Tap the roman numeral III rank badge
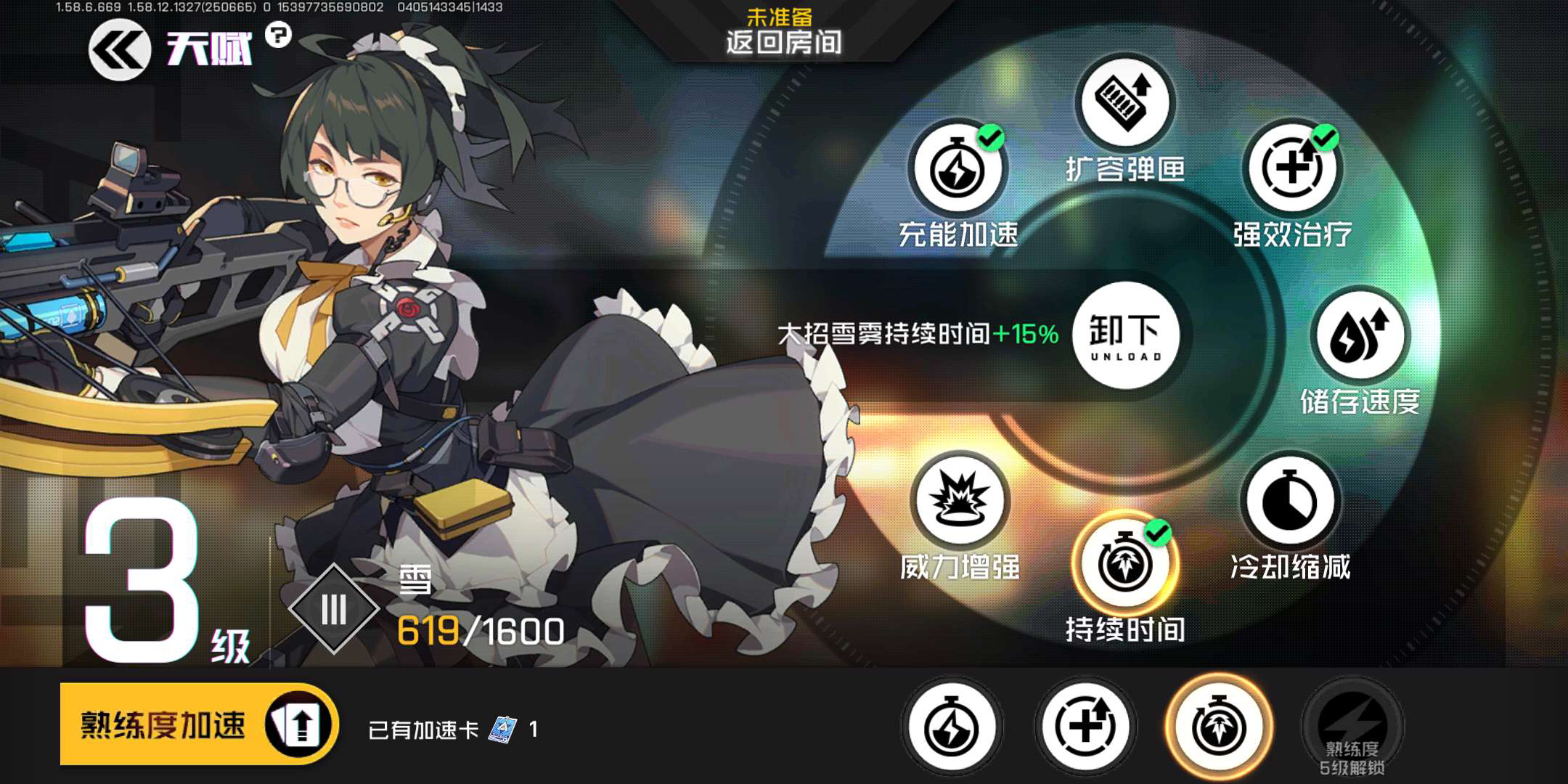The height and width of the screenshot is (784, 1568). pos(334,609)
